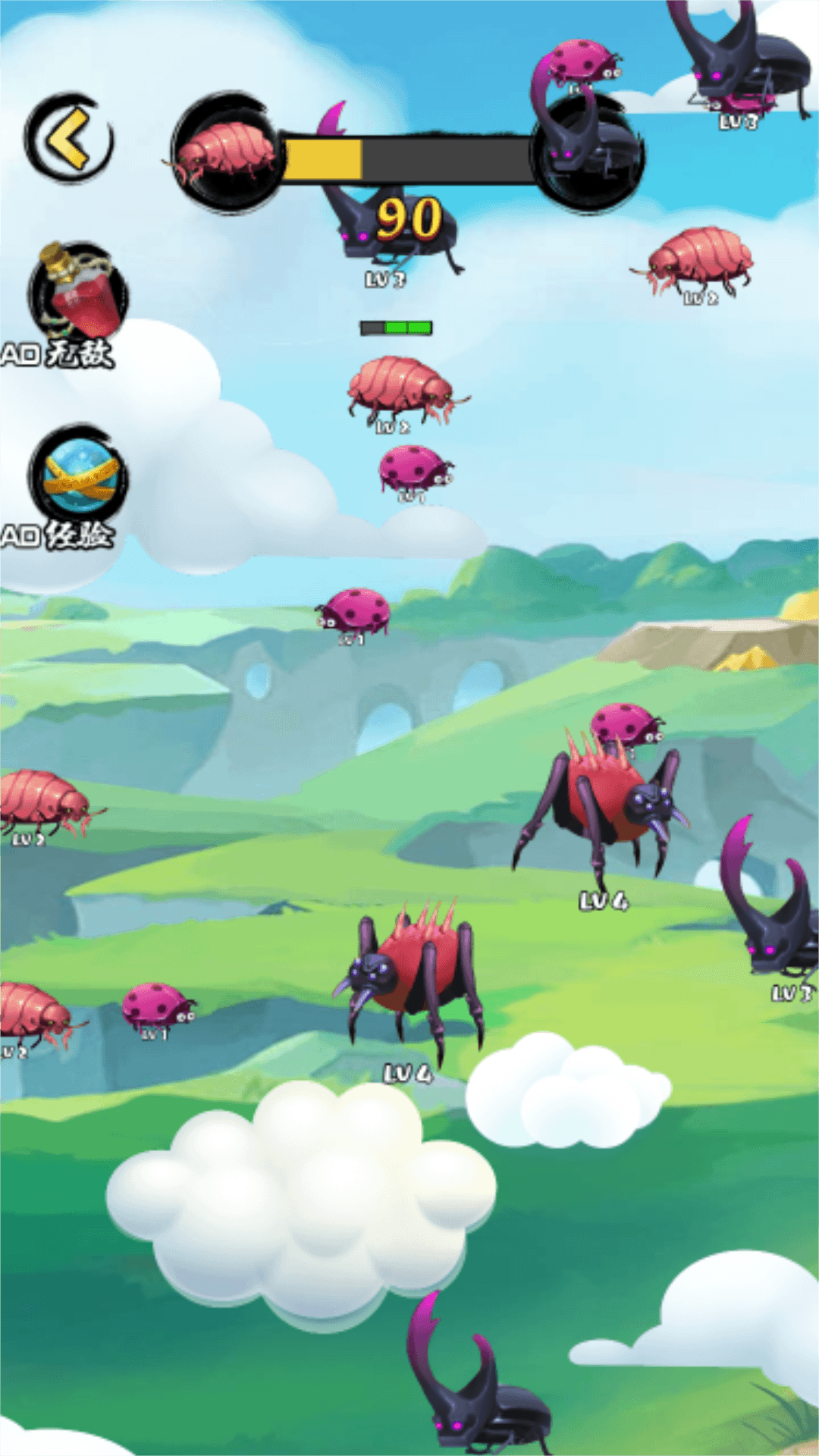The width and height of the screenshot is (819, 1456).
Task: Click the yellow back arrow button
Action: [70, 139]
